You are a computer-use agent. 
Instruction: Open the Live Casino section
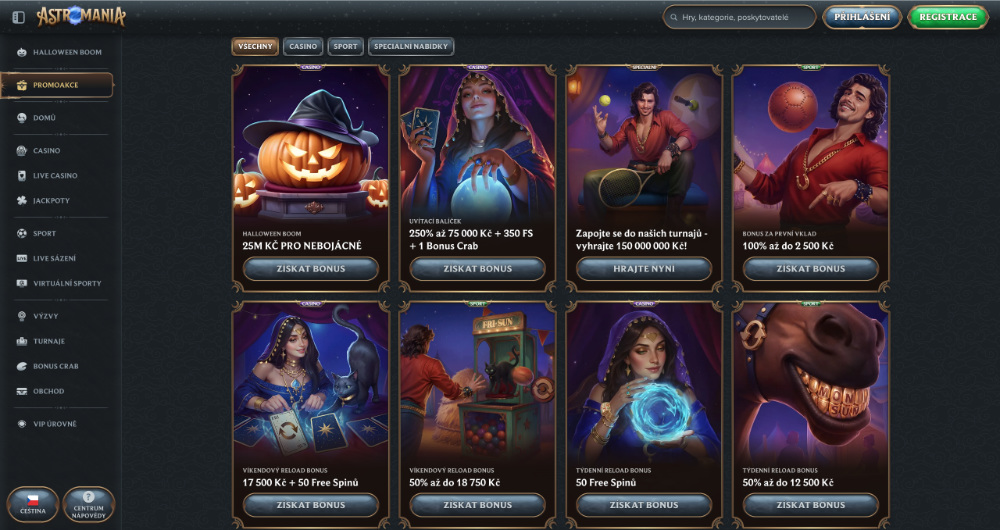coord(55,176)
